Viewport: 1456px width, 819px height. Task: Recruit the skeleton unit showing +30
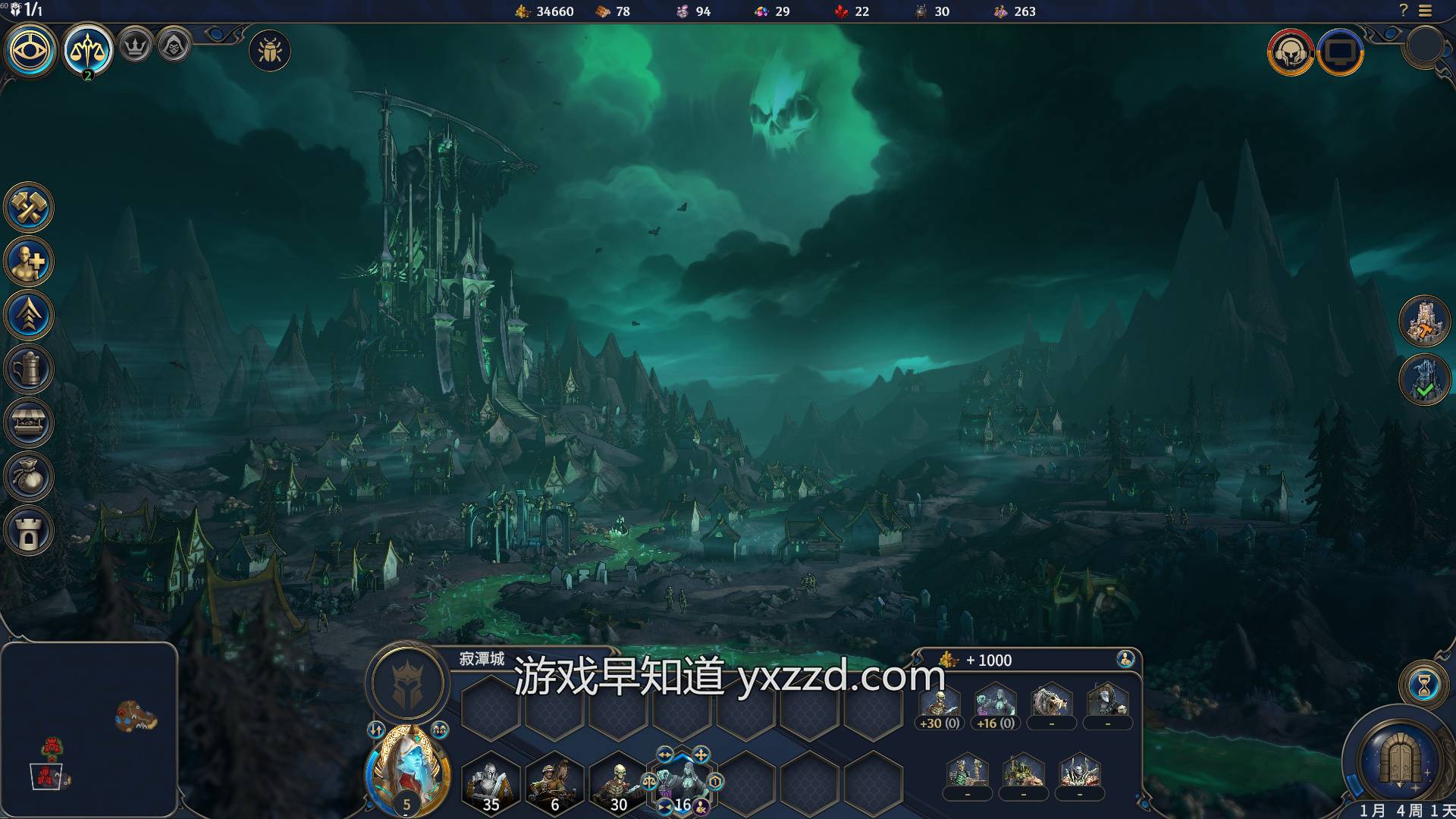point(940,705)
